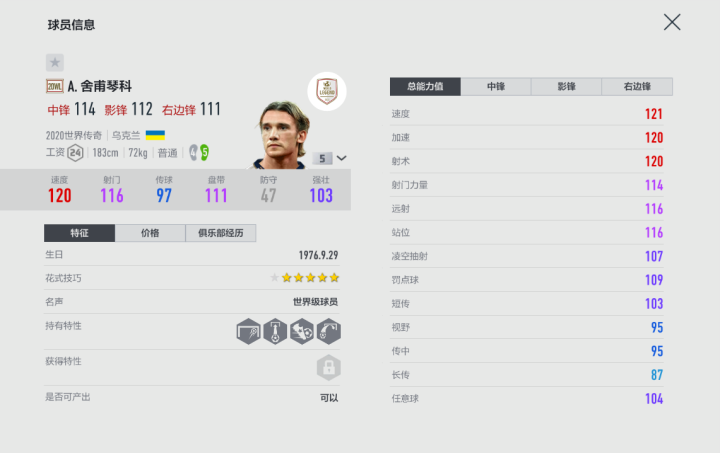Switch to 影锋 position stats

(566, 87)
